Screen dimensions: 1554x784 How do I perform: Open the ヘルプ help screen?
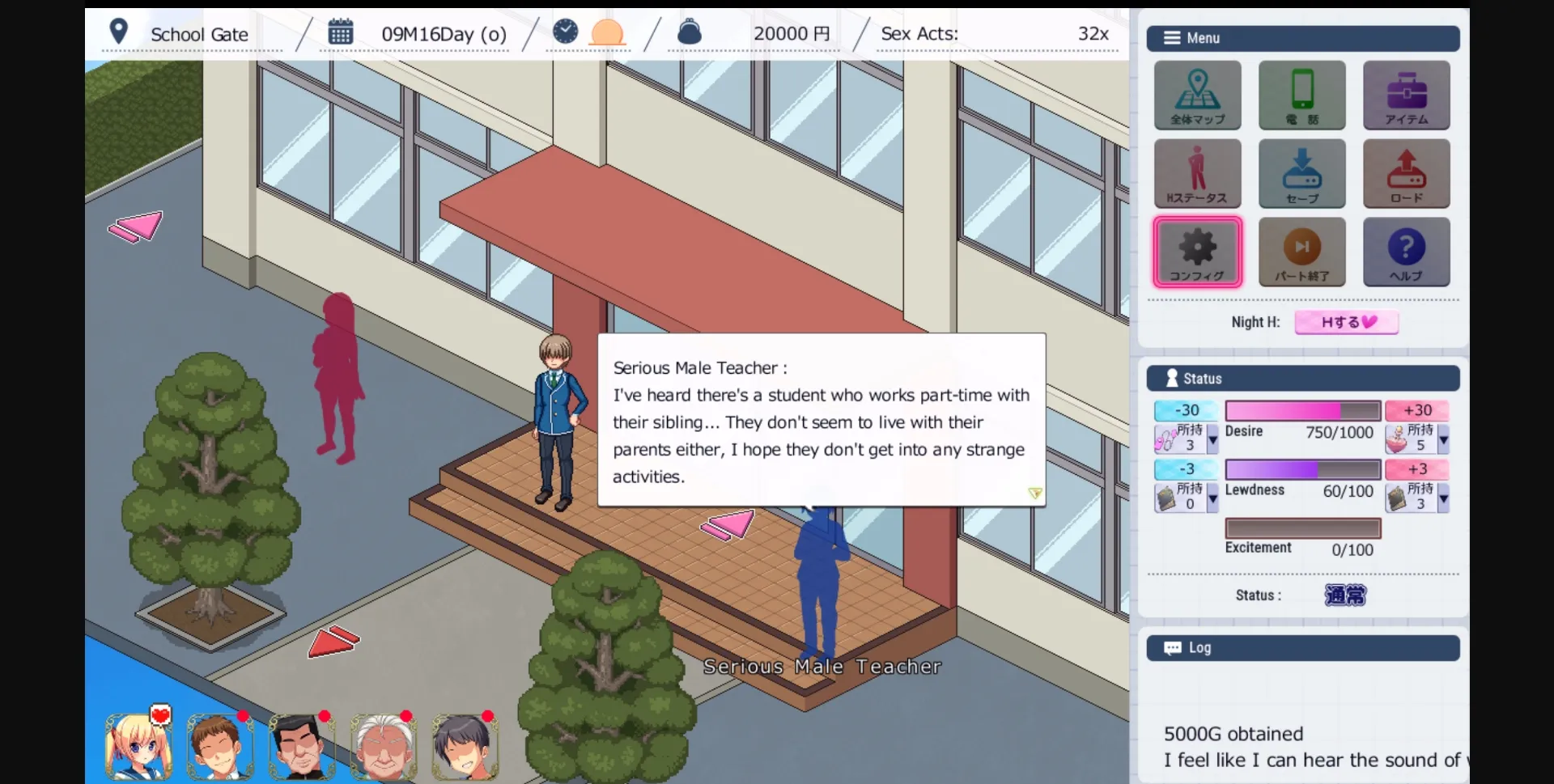tap(1406, 252)
